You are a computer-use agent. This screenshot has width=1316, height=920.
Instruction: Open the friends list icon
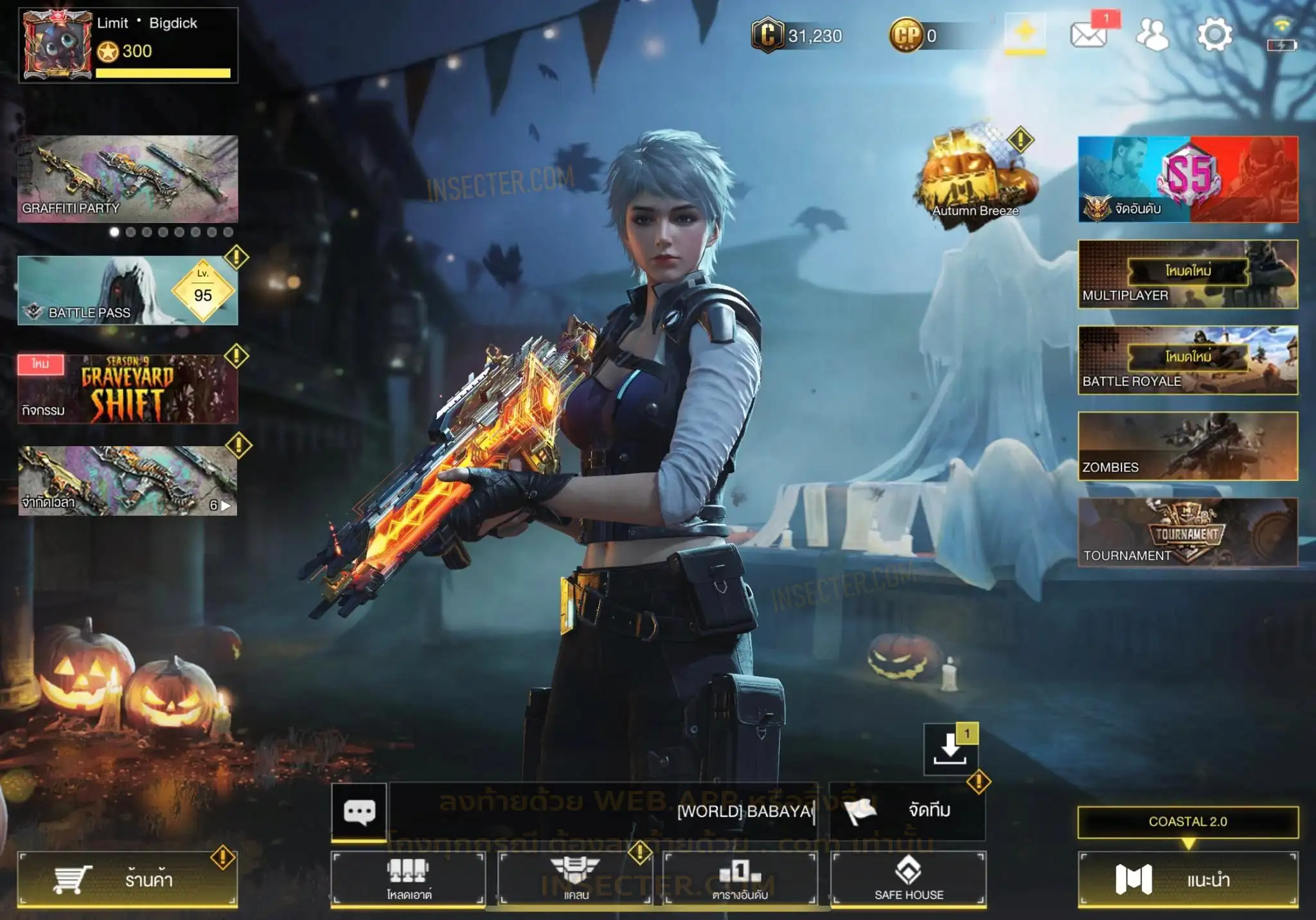1152,35
